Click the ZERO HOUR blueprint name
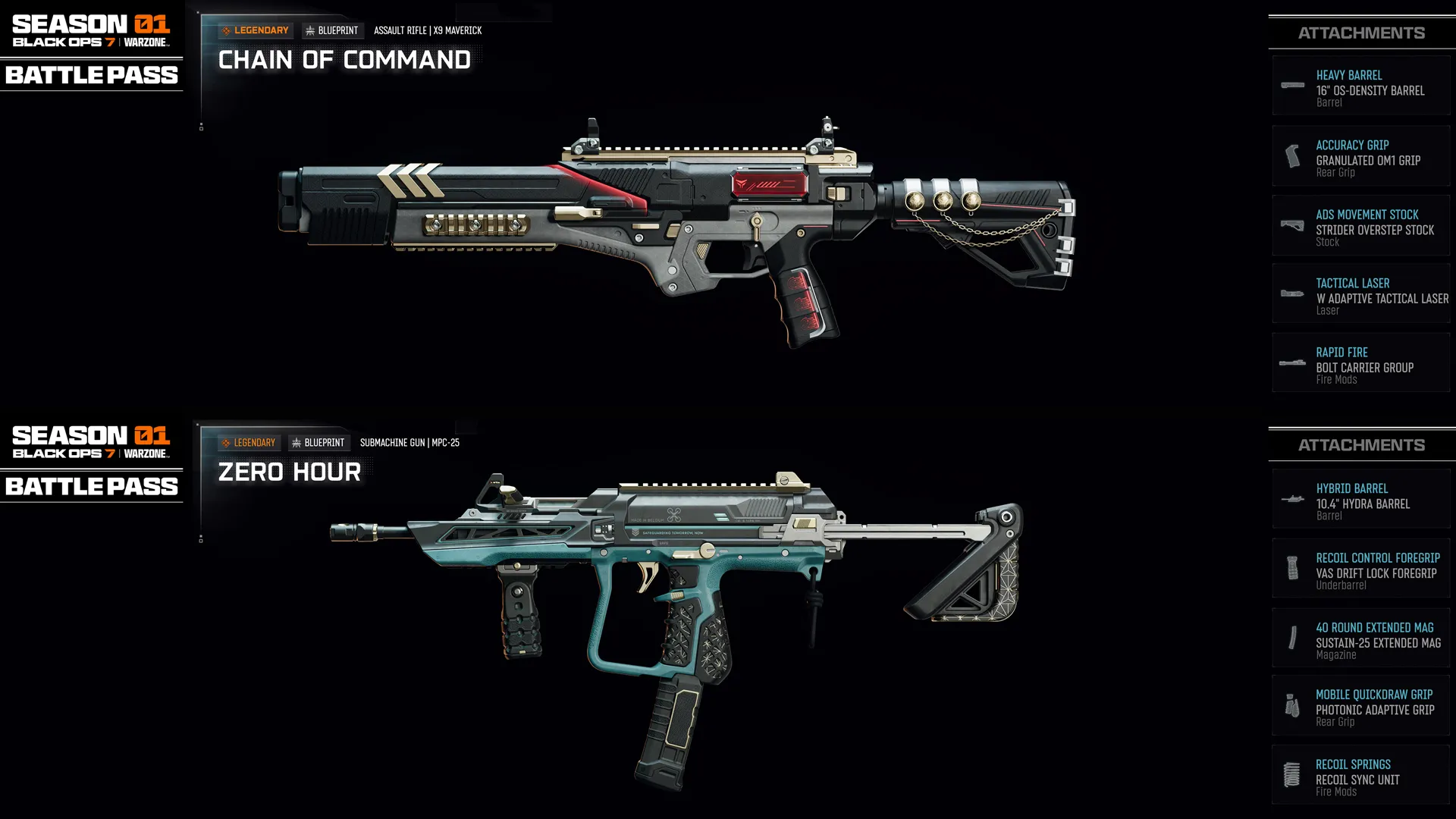The height and width of the screenshot is (819, 1456). point(289,472)
